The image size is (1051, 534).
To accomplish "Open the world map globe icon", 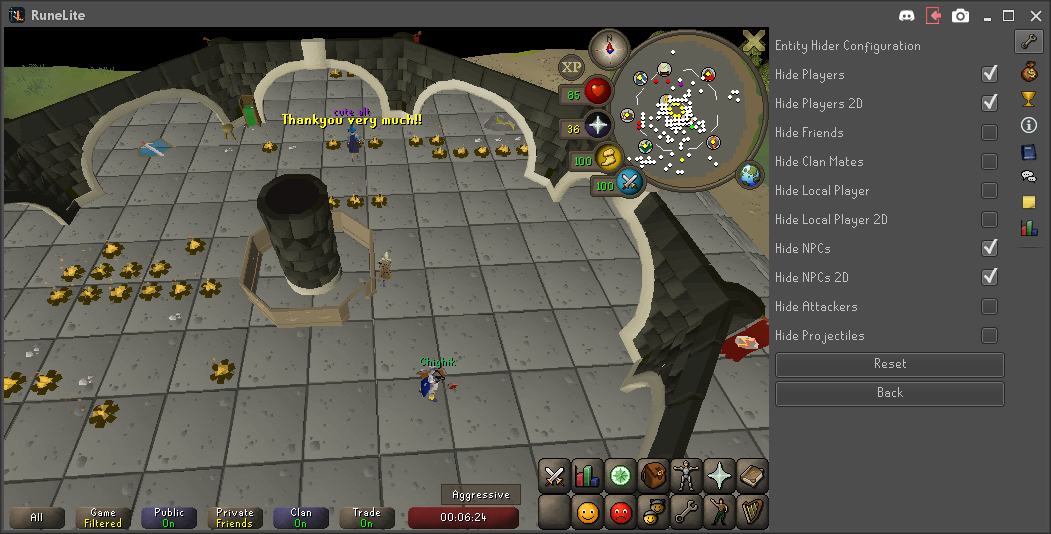I will click(750, 175).
